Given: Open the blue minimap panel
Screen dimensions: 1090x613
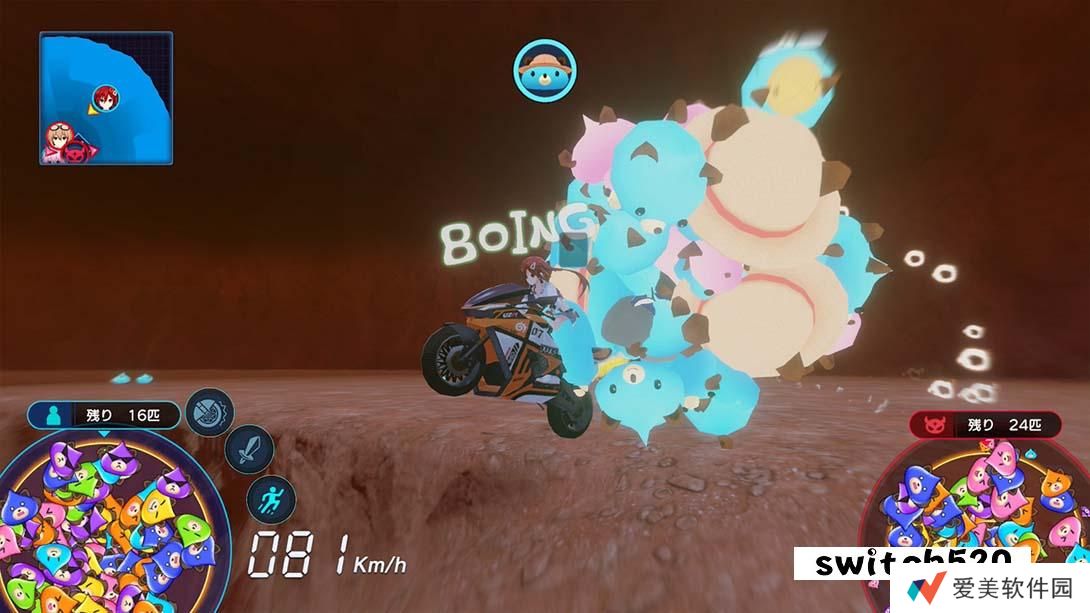Looking at the screenshot, I should (105, 97).
